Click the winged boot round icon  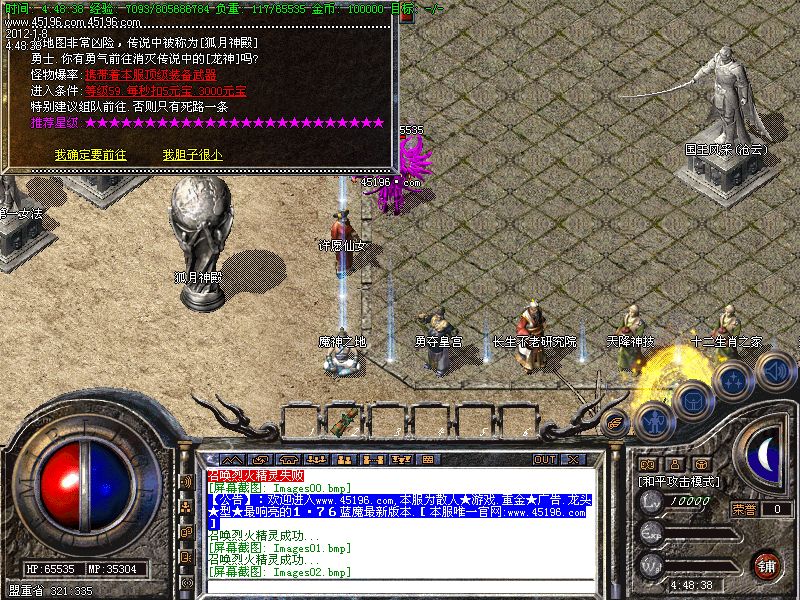(x=616, y=424)
